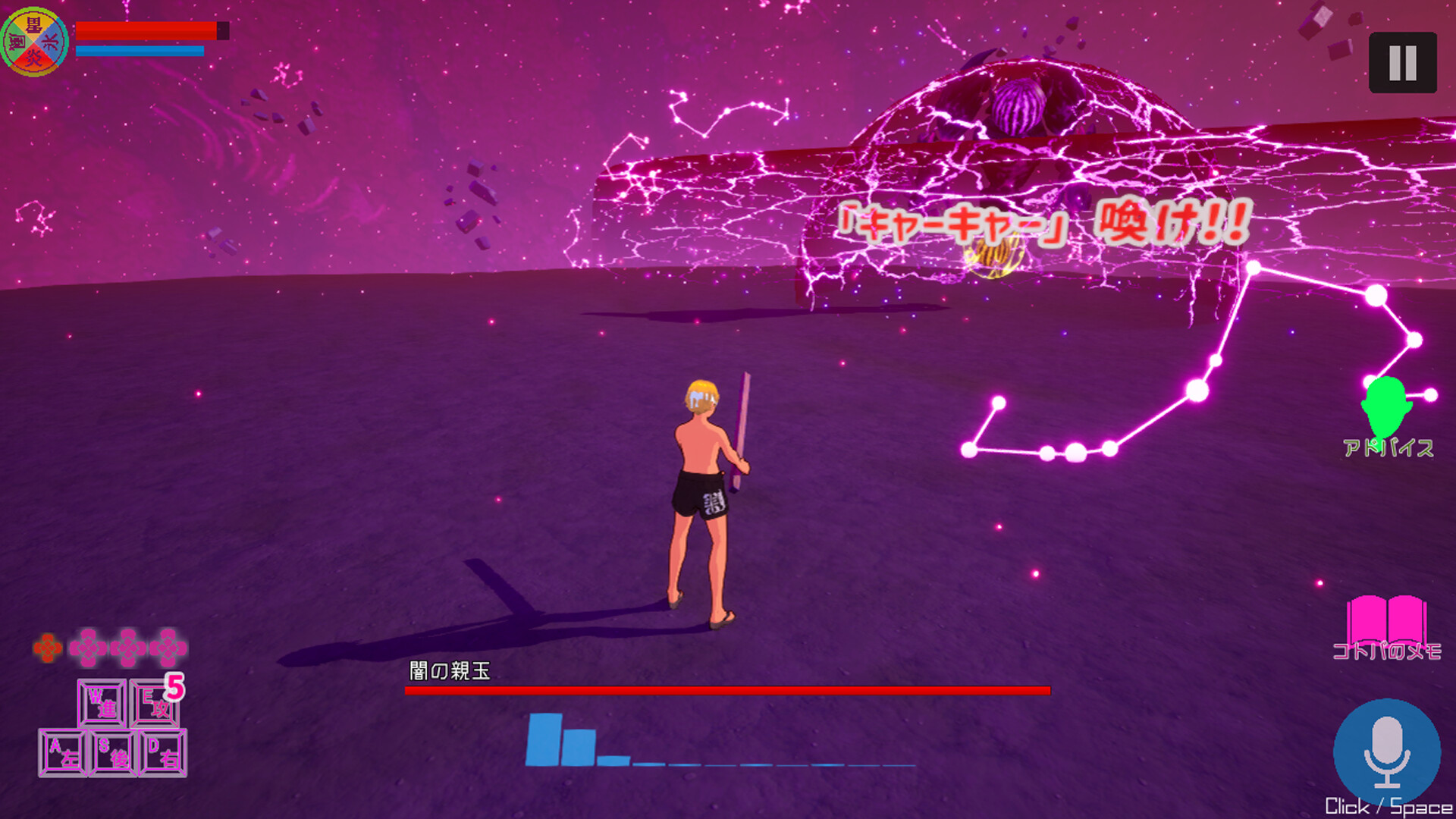1456x819 pixels.
Task: Click the E 攻 attack key button
Action: coord(154,705)
